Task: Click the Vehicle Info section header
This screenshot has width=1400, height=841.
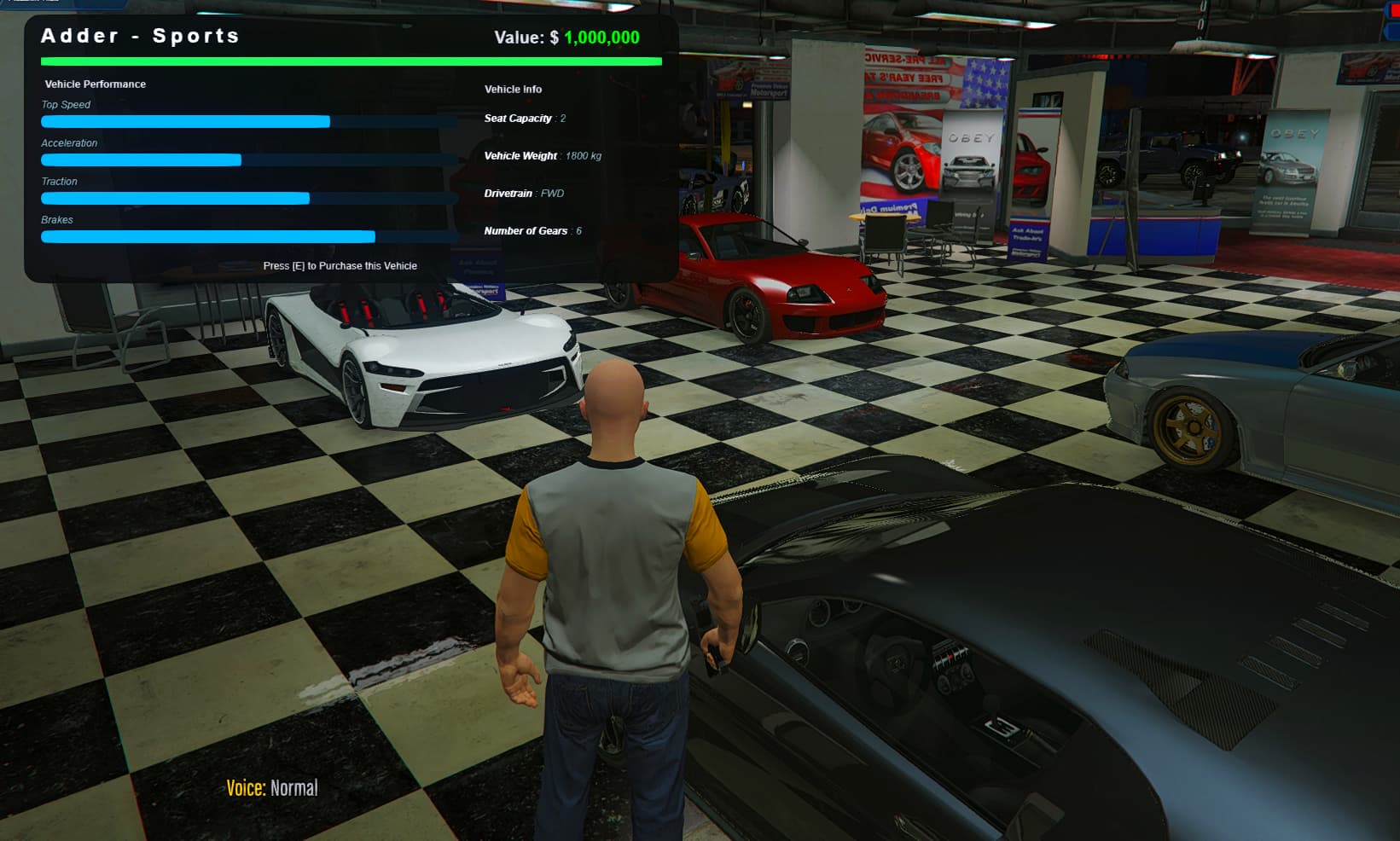Action: (x=512, y=89)
